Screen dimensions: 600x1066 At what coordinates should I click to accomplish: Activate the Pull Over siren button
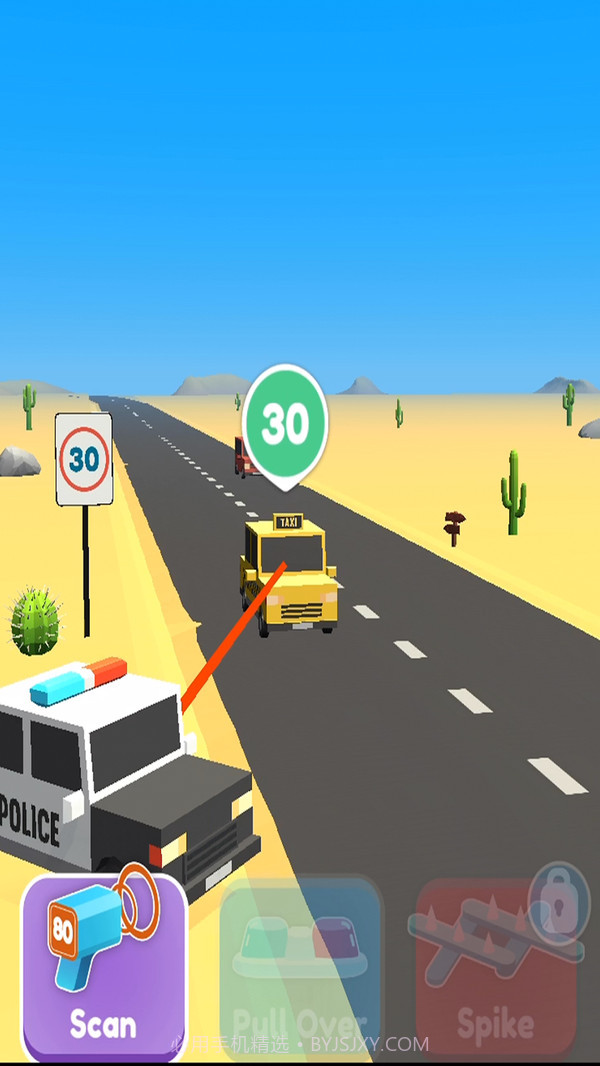pyautogui.click(x=300, y=967)
